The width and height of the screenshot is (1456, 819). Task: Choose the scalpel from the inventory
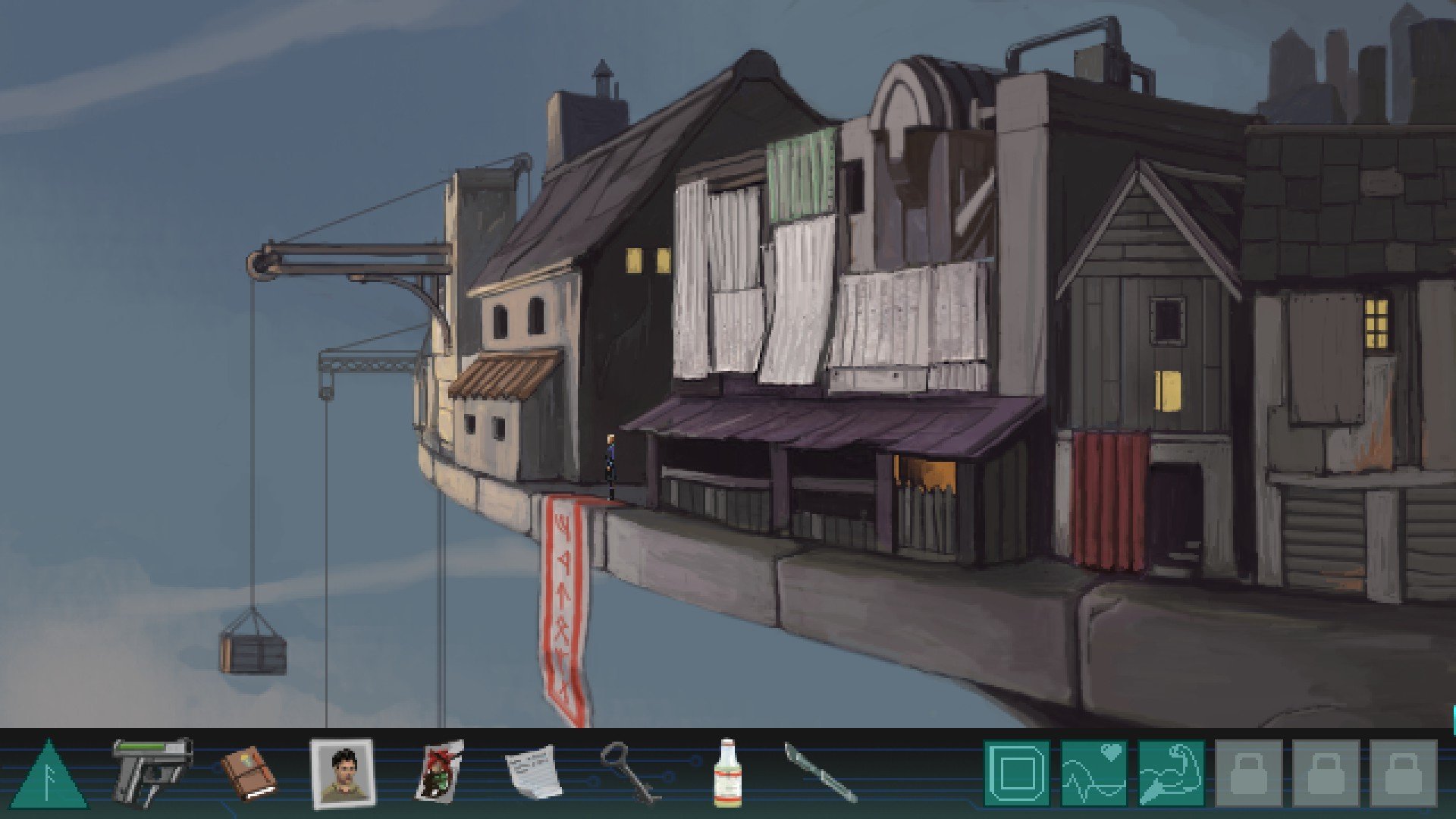(820, 772)
